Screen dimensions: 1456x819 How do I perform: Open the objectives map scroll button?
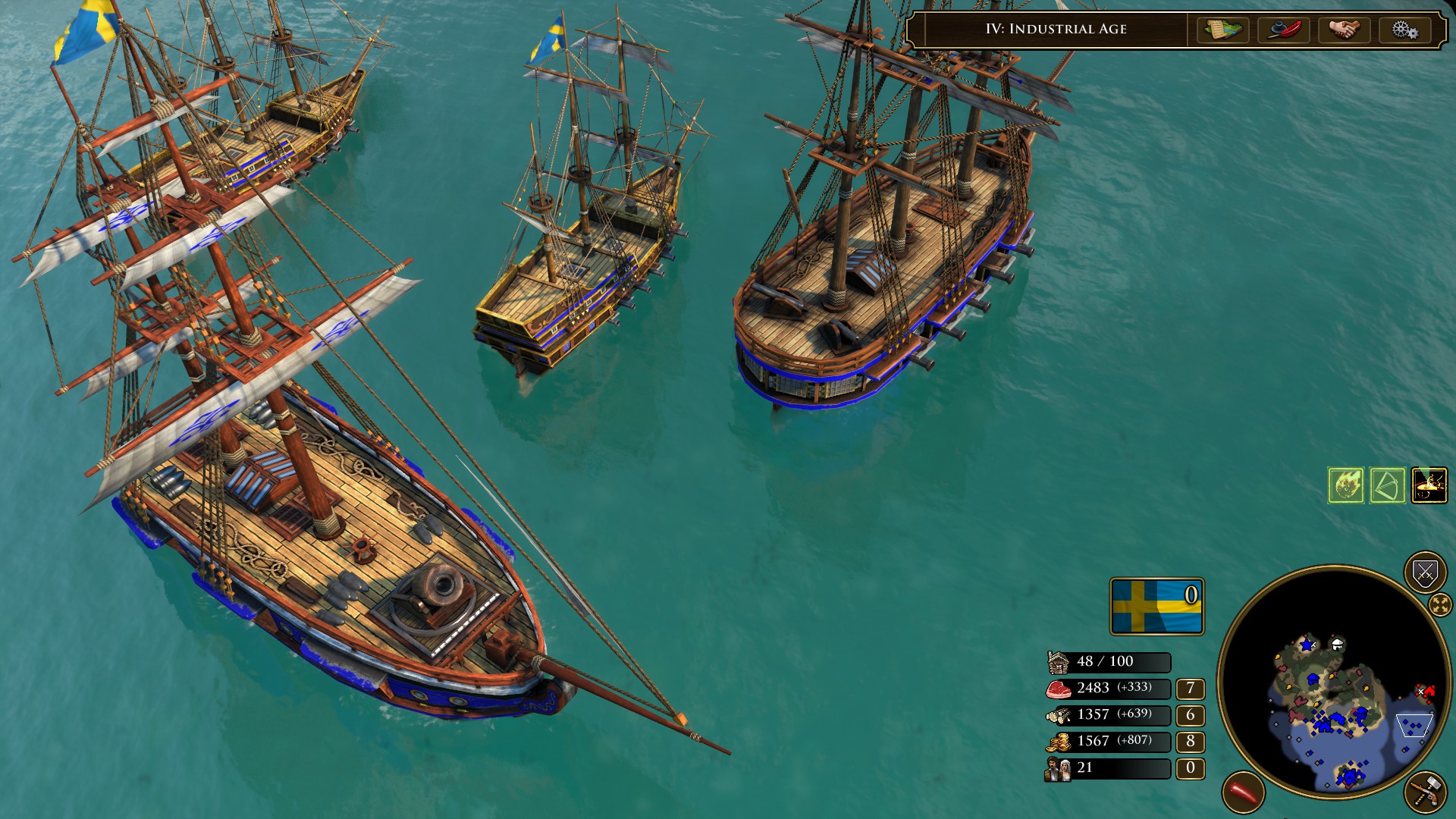pos(1222,30)
